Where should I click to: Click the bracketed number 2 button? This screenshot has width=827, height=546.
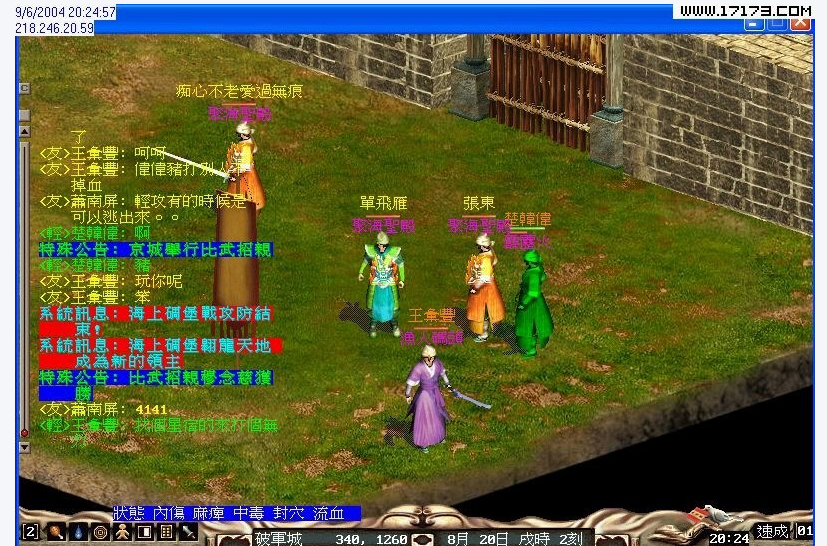[x=31, y=532]
